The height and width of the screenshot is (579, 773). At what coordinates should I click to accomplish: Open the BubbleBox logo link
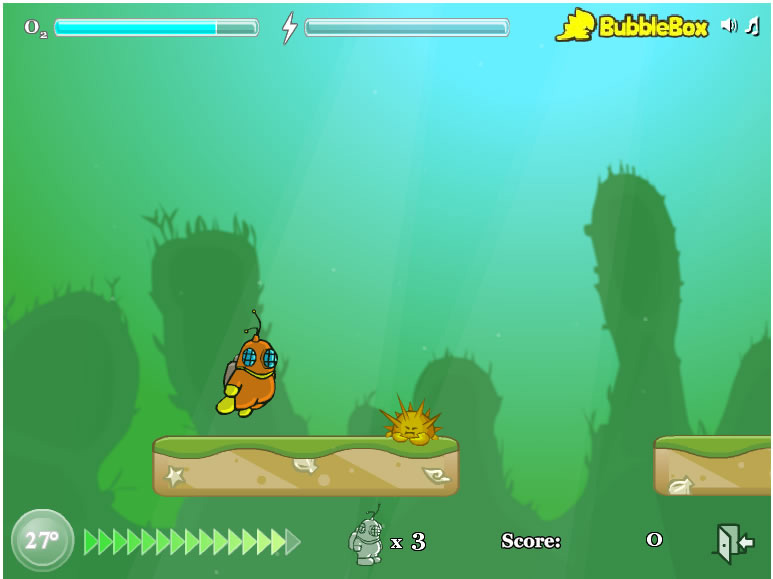point(632,26)
